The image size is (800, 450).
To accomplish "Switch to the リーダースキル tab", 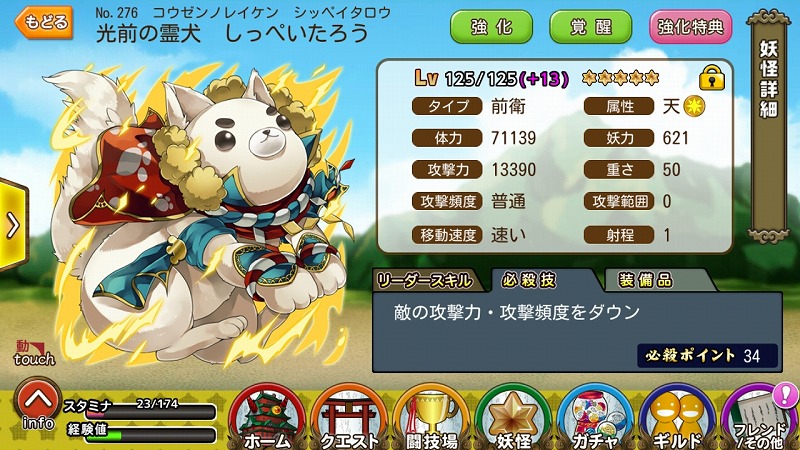I will pyautogui.click(x=427, y=281).
